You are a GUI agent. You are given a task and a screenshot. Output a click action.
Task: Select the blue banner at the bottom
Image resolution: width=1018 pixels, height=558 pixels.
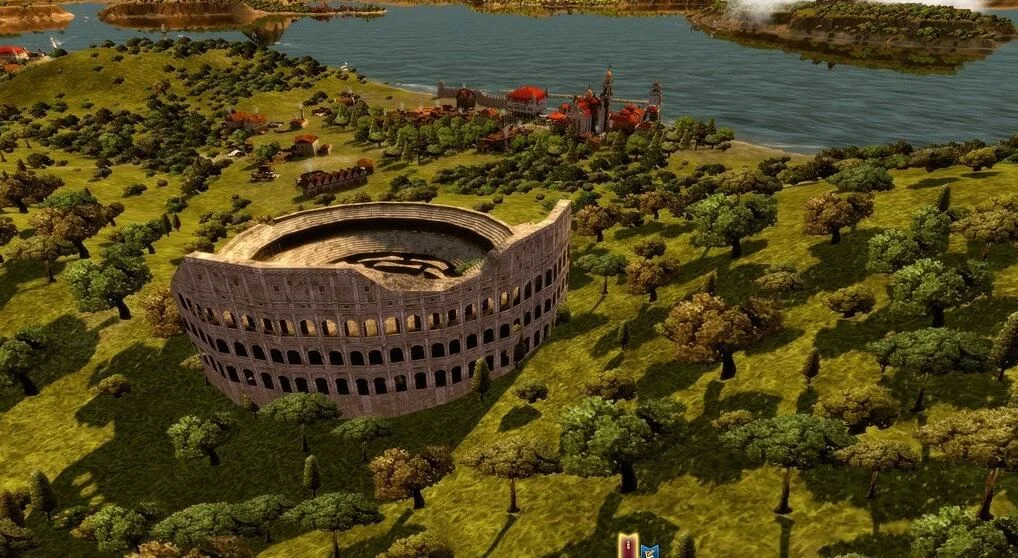coord(649,549)
